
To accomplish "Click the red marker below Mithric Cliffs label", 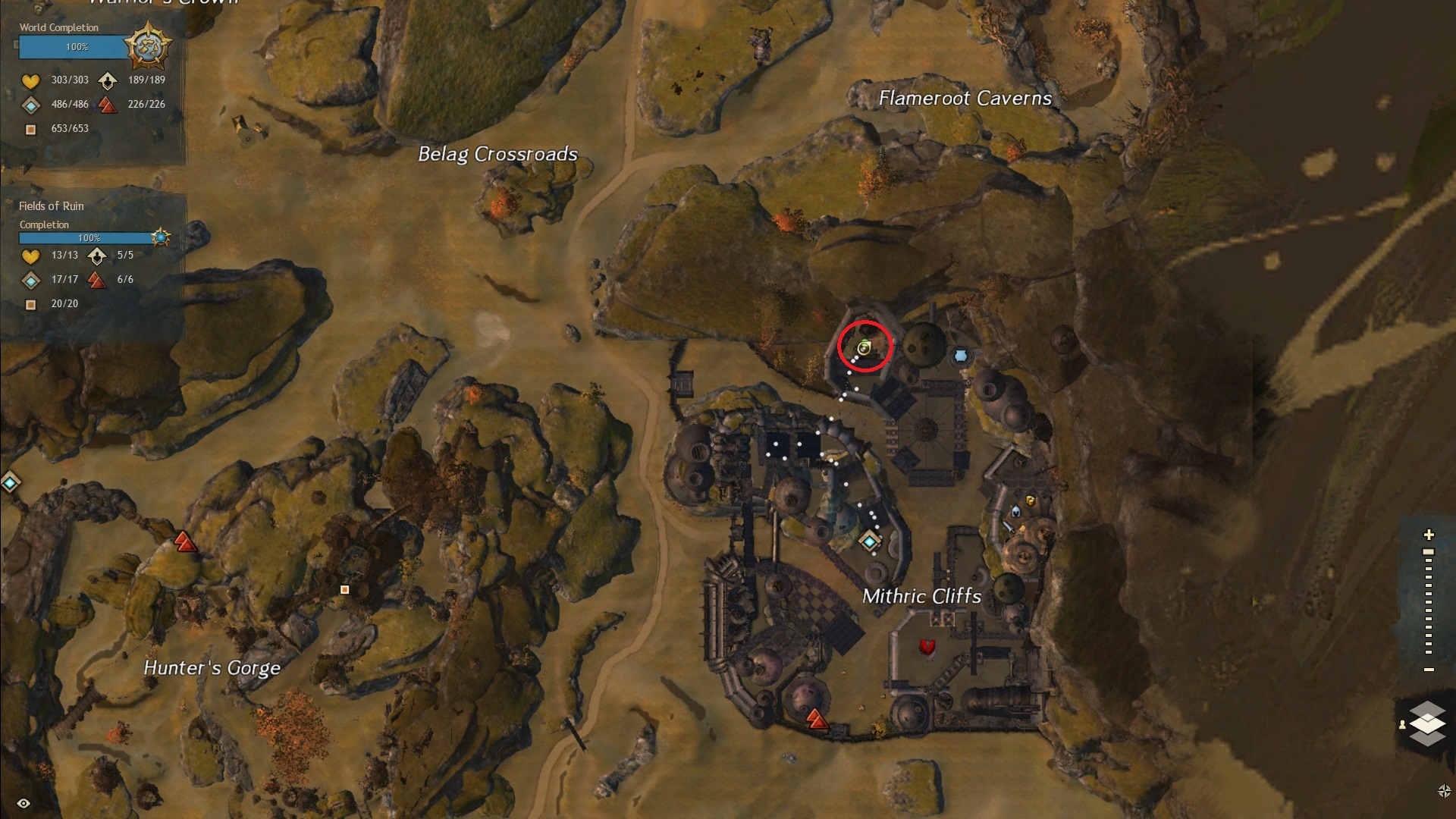I will [x=927, y=646].
